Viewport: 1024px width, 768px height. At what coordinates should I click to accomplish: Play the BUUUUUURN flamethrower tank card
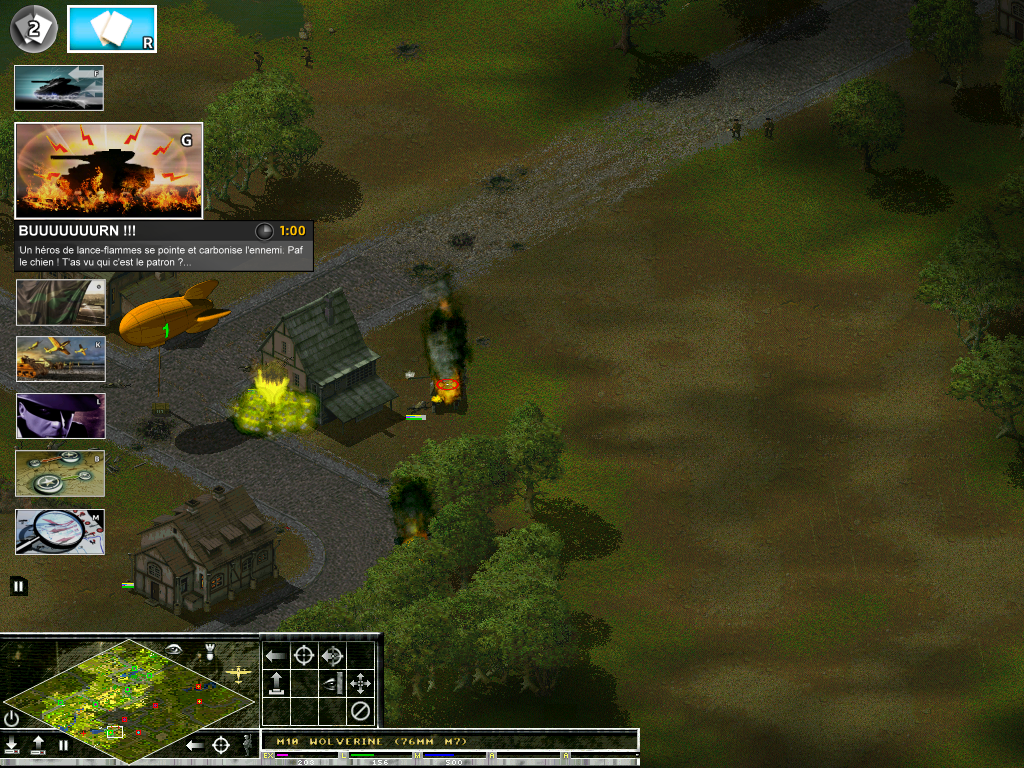point(108,170)
